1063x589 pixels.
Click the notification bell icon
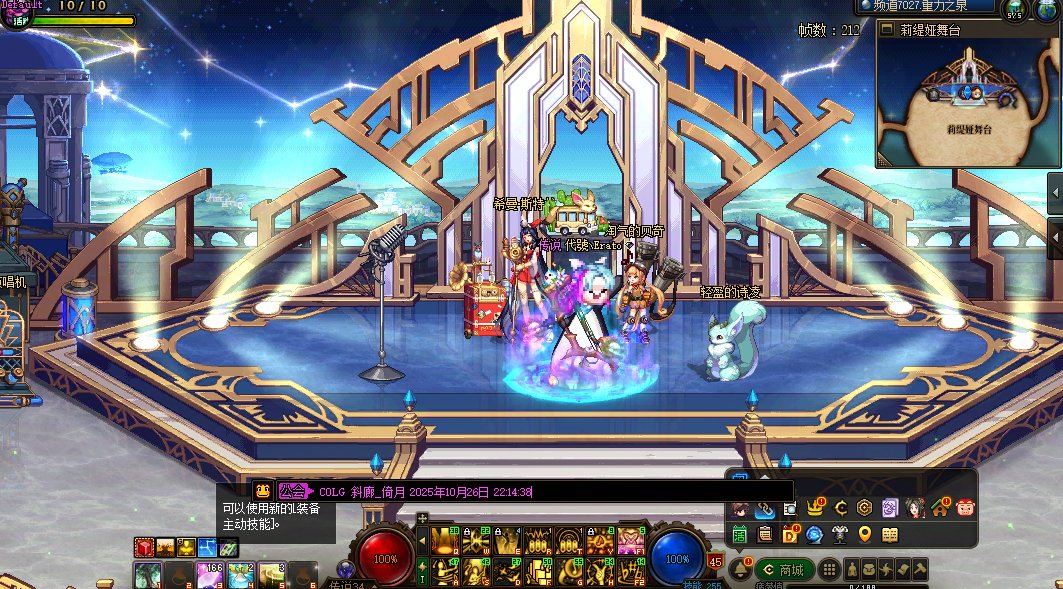point(740,569)
